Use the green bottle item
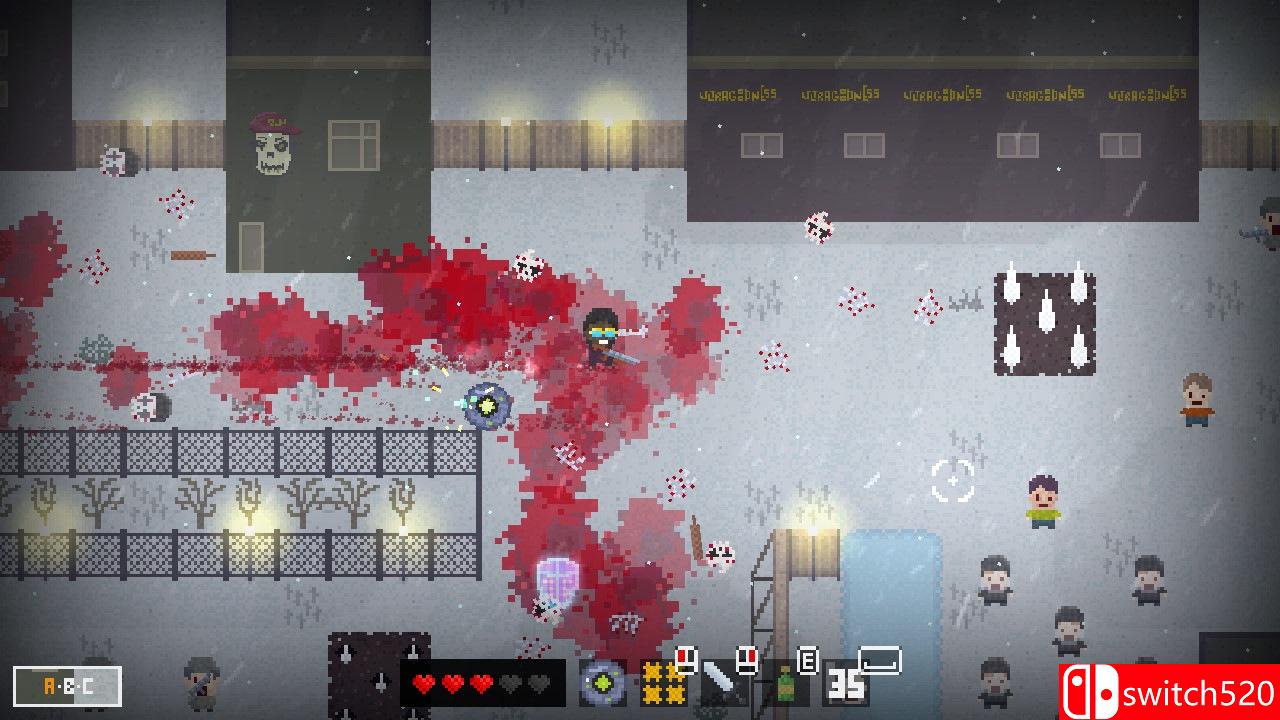 click(786, 684)
